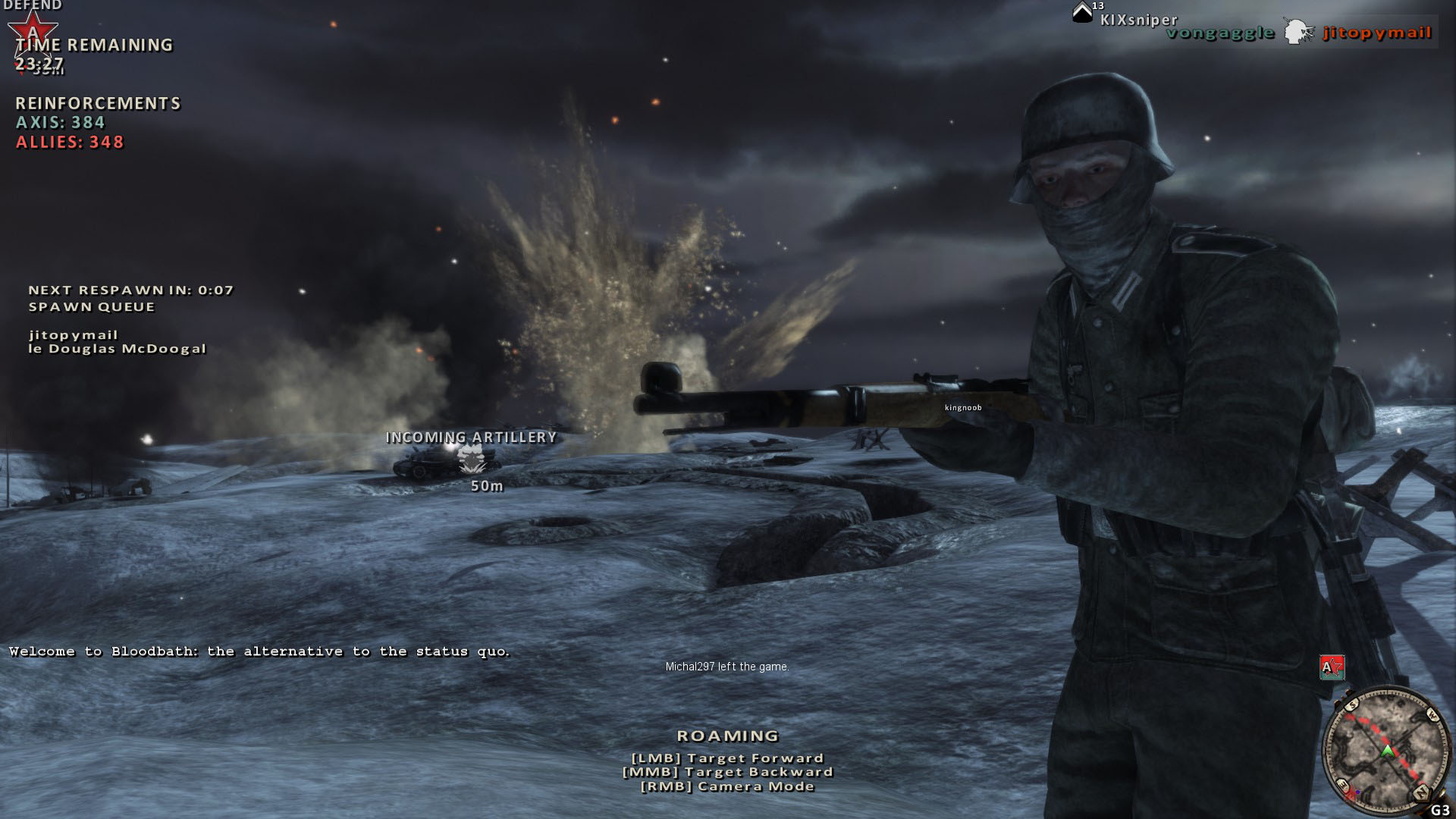This screenshot has height=819, width=1456.
Task: Select jitopymail in the spawn queue
Action: click(x=74, y=334)
